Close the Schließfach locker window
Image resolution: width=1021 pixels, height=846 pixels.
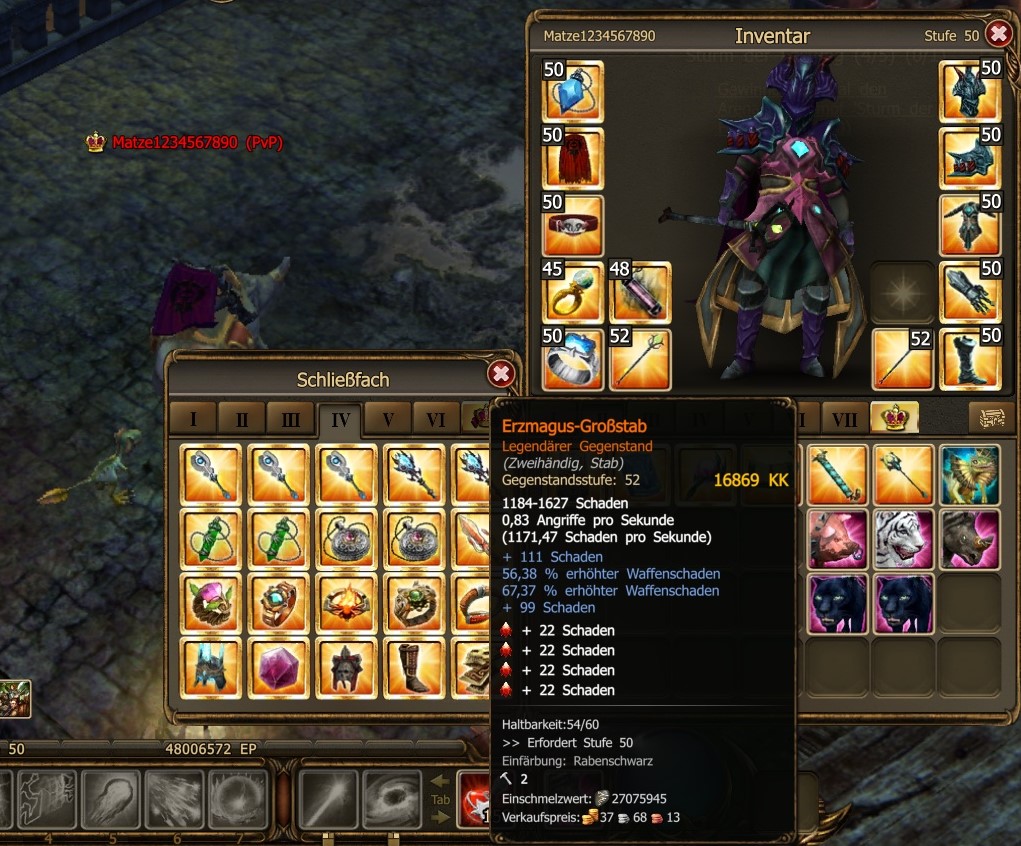(x=501, y=374)
